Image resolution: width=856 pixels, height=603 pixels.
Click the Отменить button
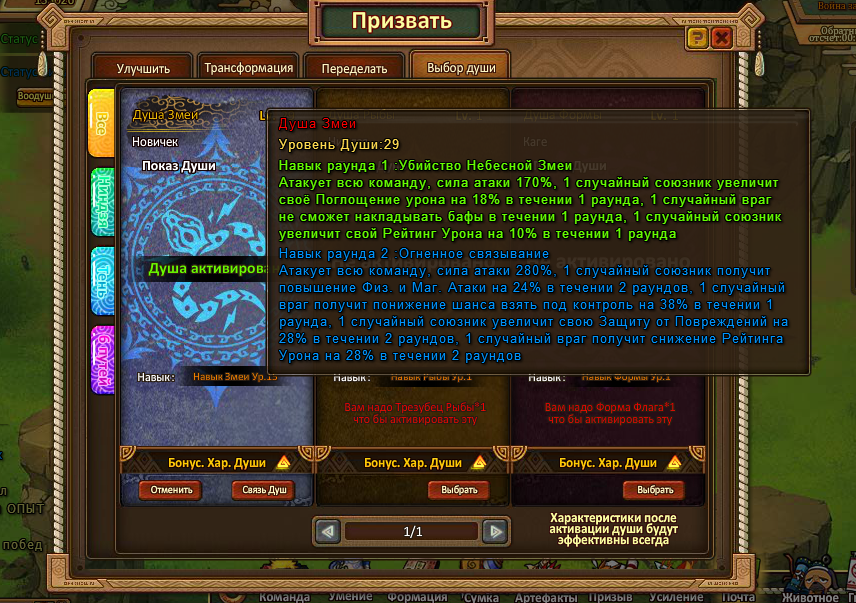pyautogui.click(x=171, y=490)
